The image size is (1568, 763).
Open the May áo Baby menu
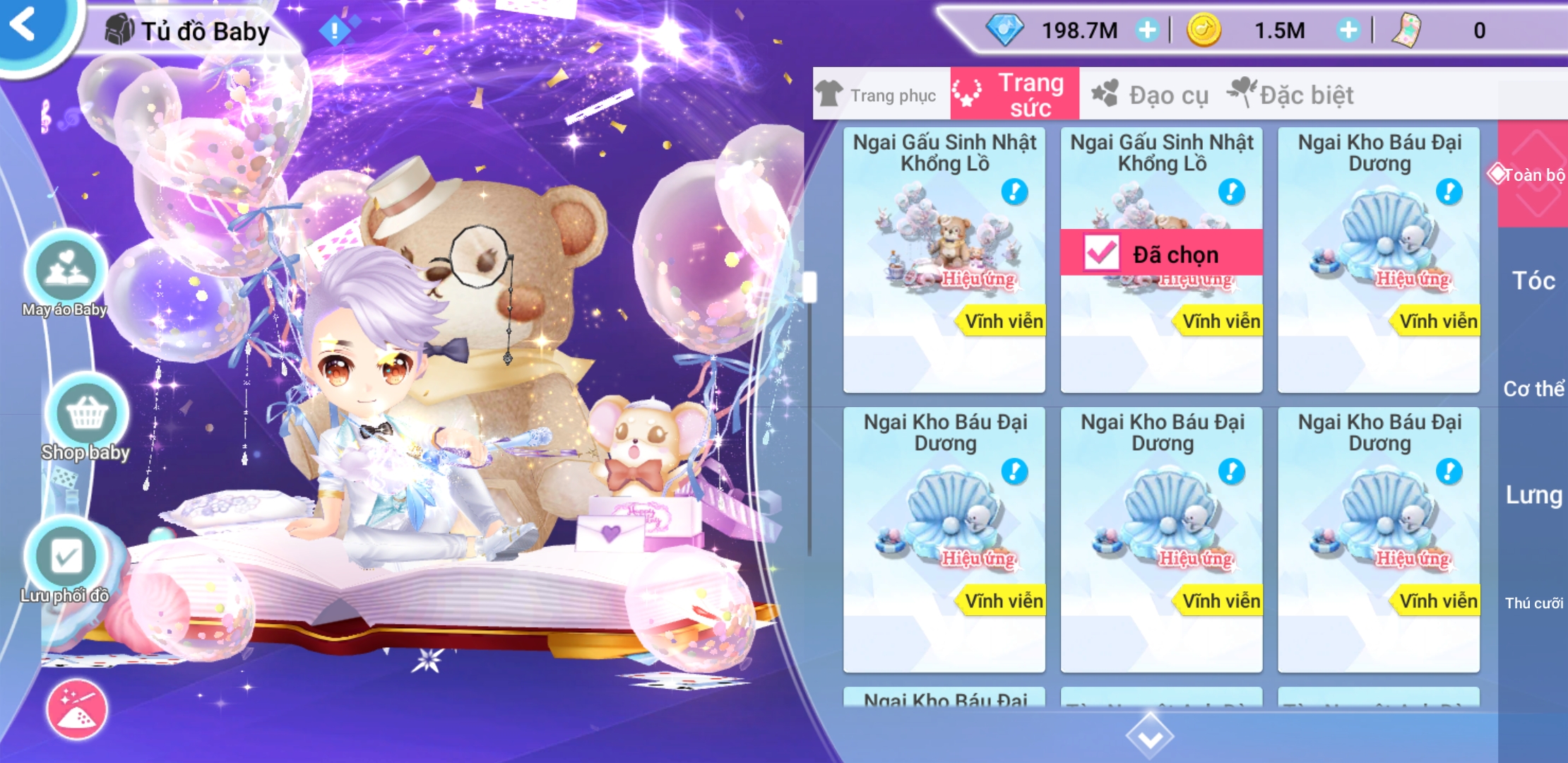(65, 272)
